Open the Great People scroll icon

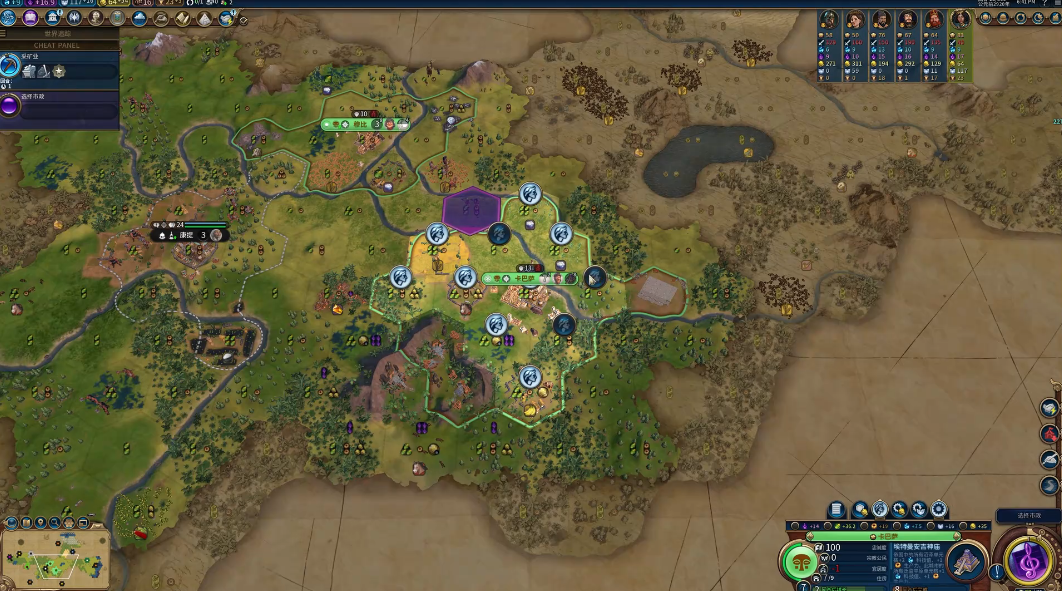183,18
